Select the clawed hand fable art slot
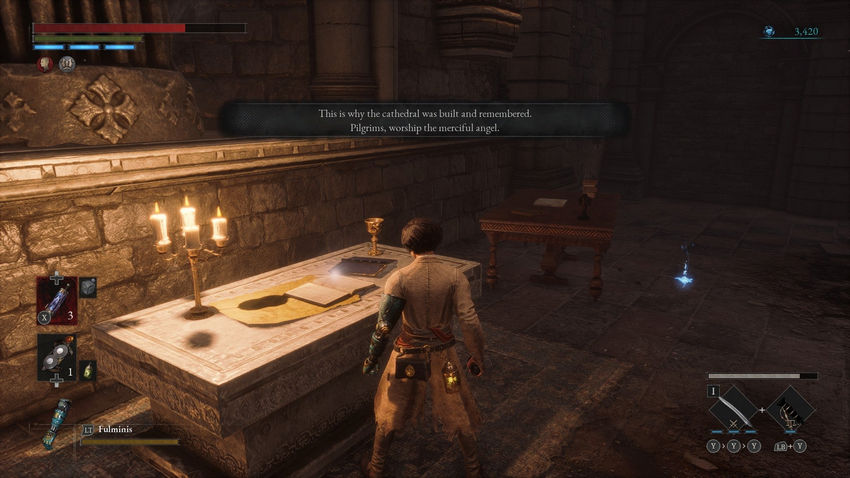 coord(791,408)
